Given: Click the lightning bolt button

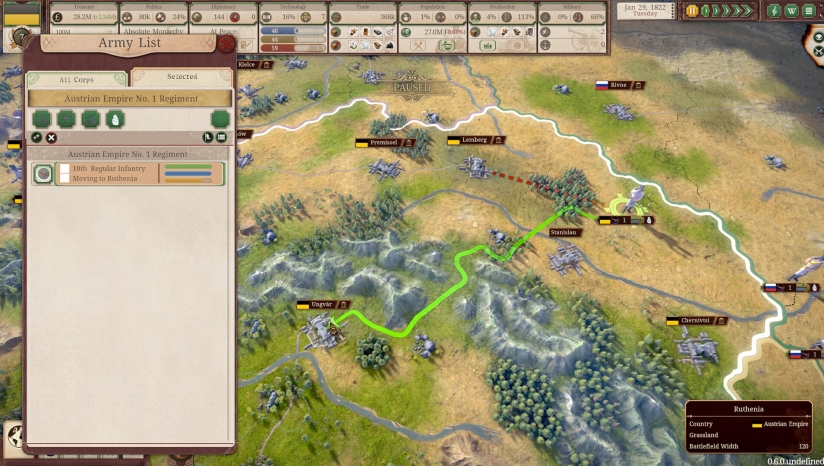Looking at the screenshot, I should [x=774, y=11].
